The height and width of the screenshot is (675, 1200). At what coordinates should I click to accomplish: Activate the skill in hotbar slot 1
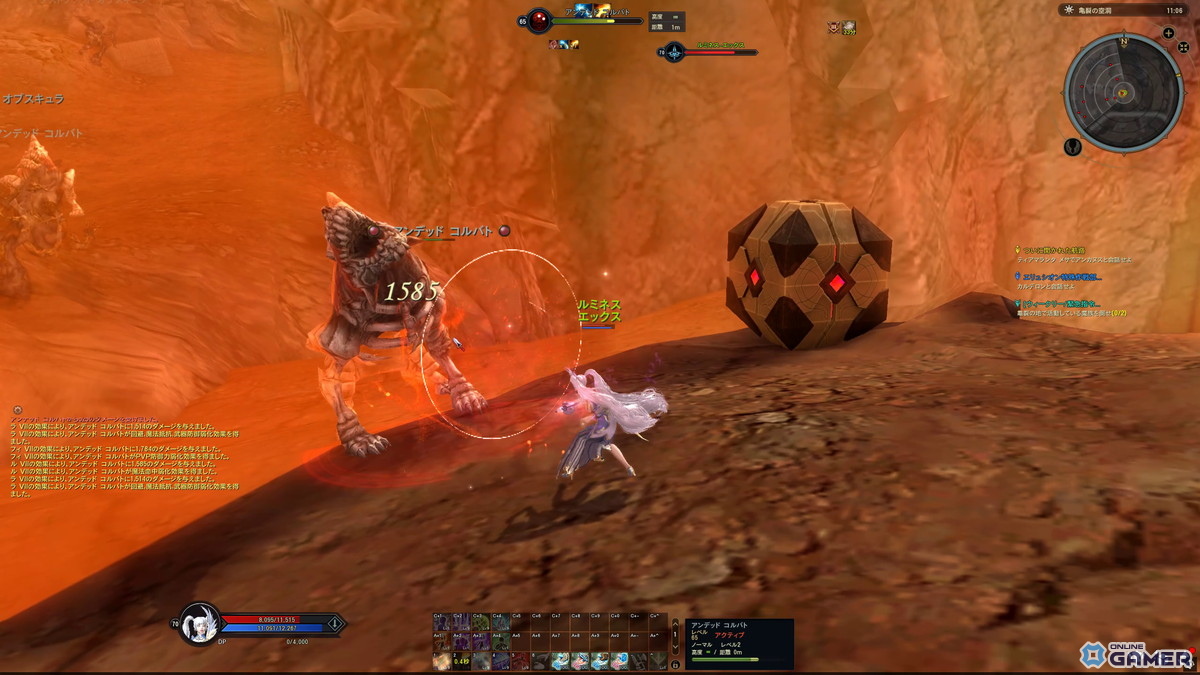click(x=441, y=661)
